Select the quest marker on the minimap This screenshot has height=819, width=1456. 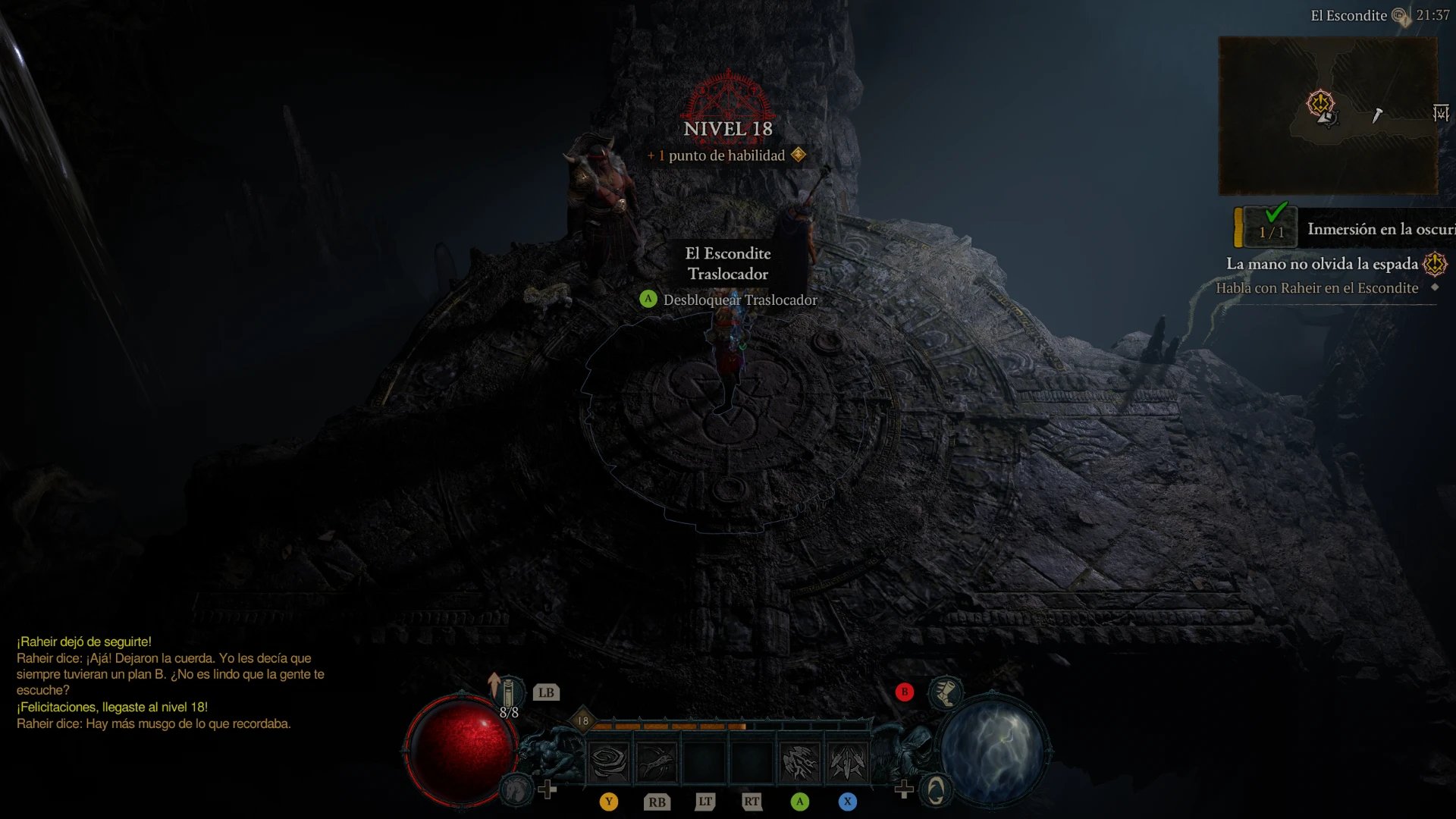pos(1320,102)
